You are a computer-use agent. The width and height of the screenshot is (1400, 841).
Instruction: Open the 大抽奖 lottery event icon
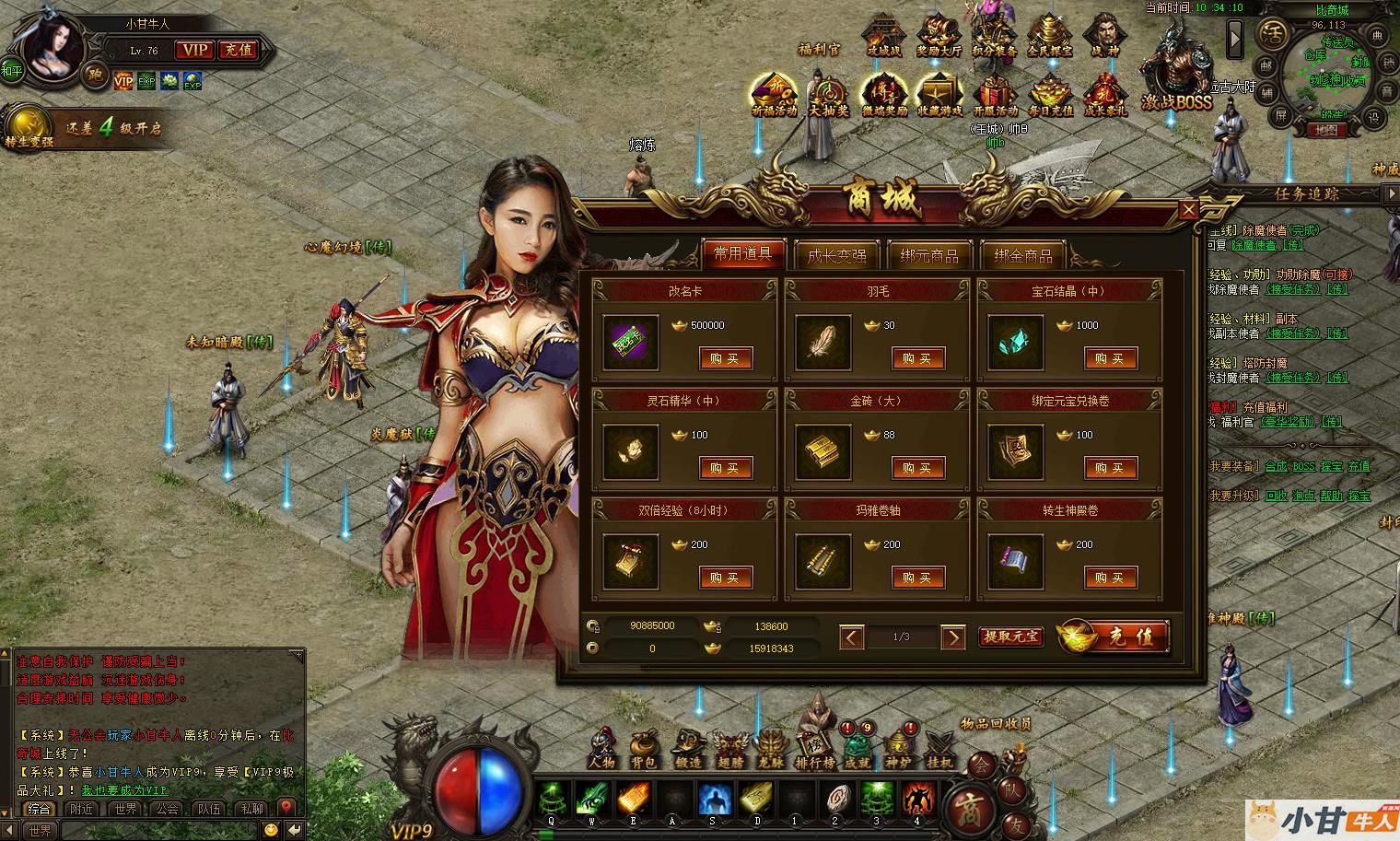[828, 97]
